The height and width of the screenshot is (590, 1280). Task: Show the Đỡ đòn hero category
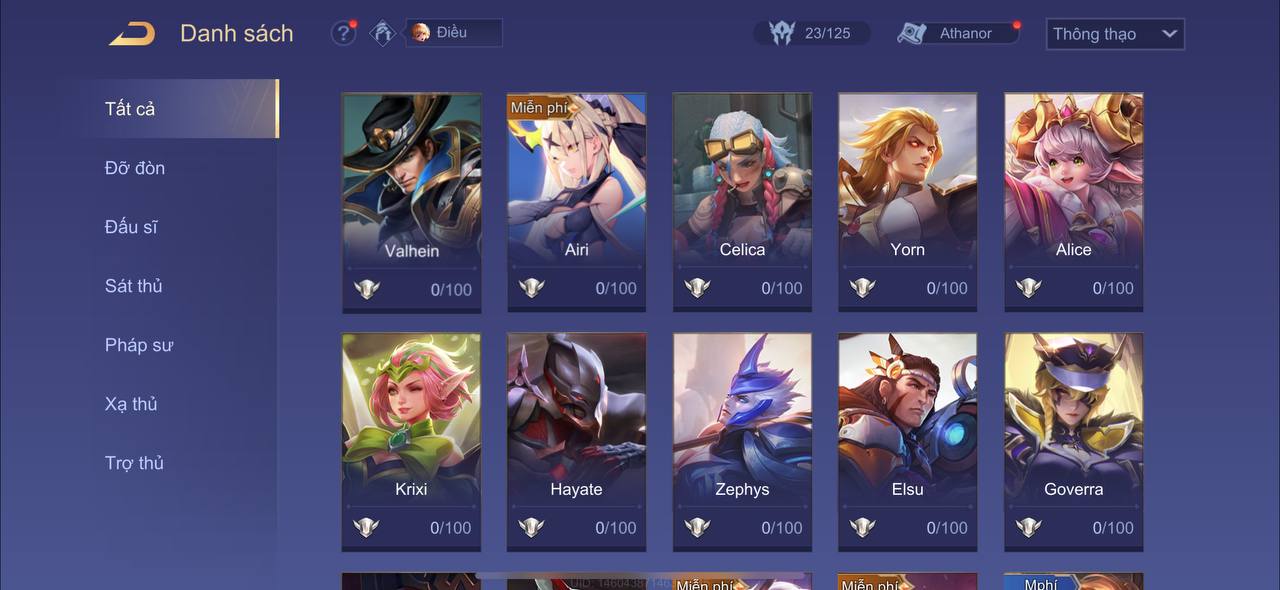tap(135, 168)
